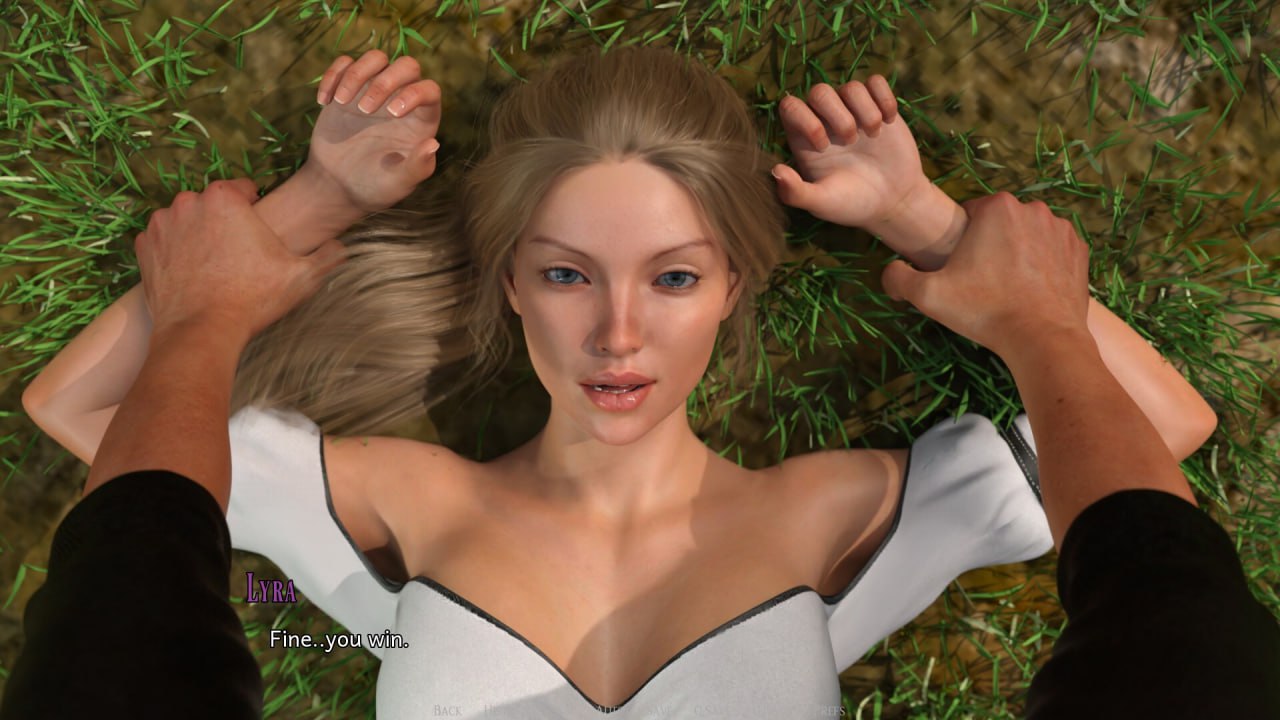Screen dimensions: 1280x720
Task: Open the Save screen
Action: (x=659, y=710)
